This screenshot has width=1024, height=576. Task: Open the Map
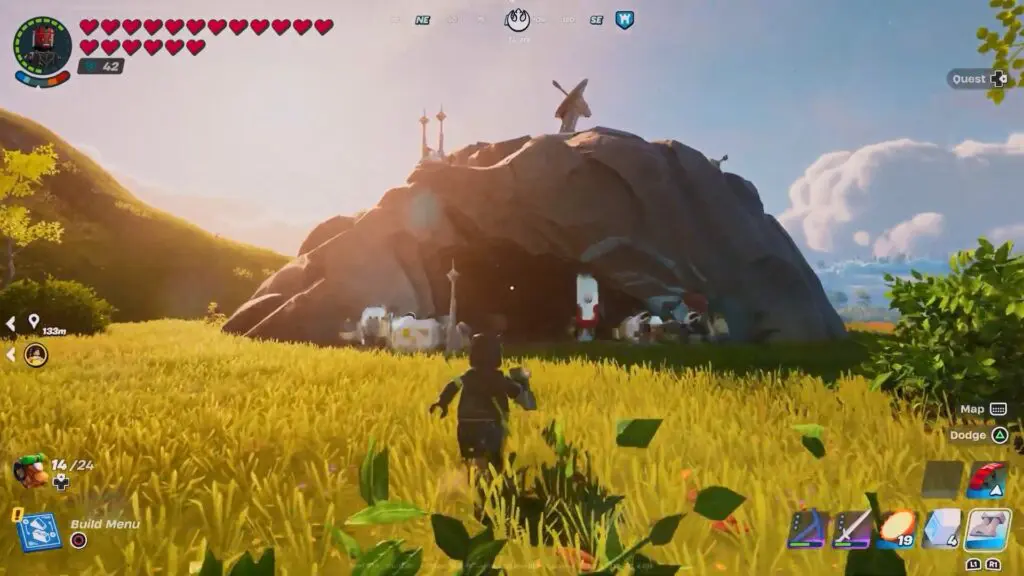click(x=983, y=409)
